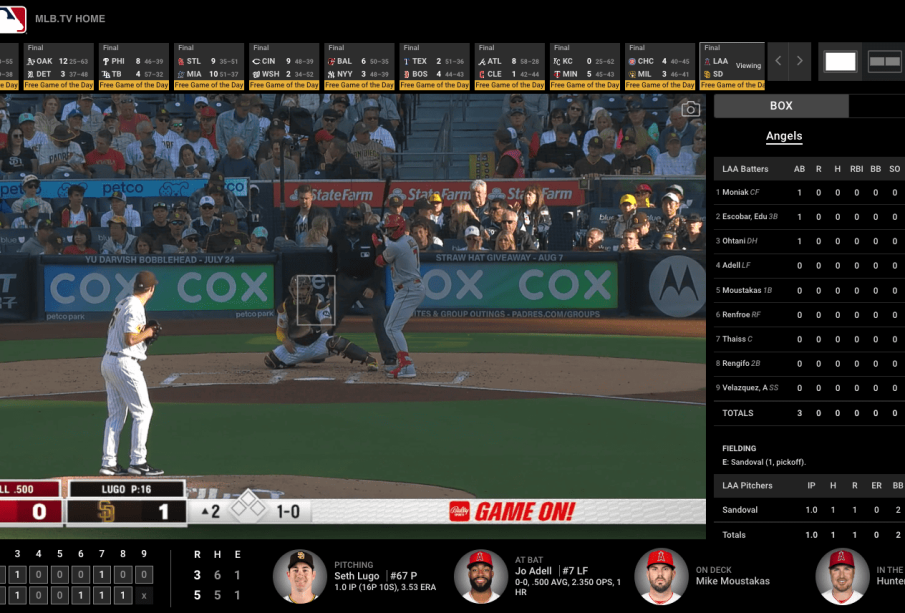Click the LAA vs SD viewing tile

point(732,67)
